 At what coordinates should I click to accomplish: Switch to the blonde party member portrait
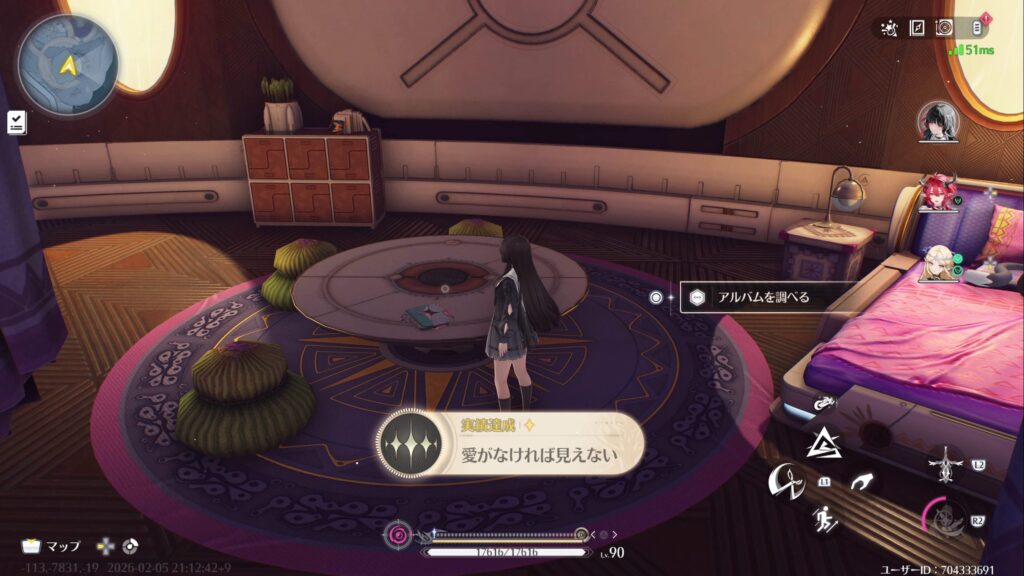(938, 264)
